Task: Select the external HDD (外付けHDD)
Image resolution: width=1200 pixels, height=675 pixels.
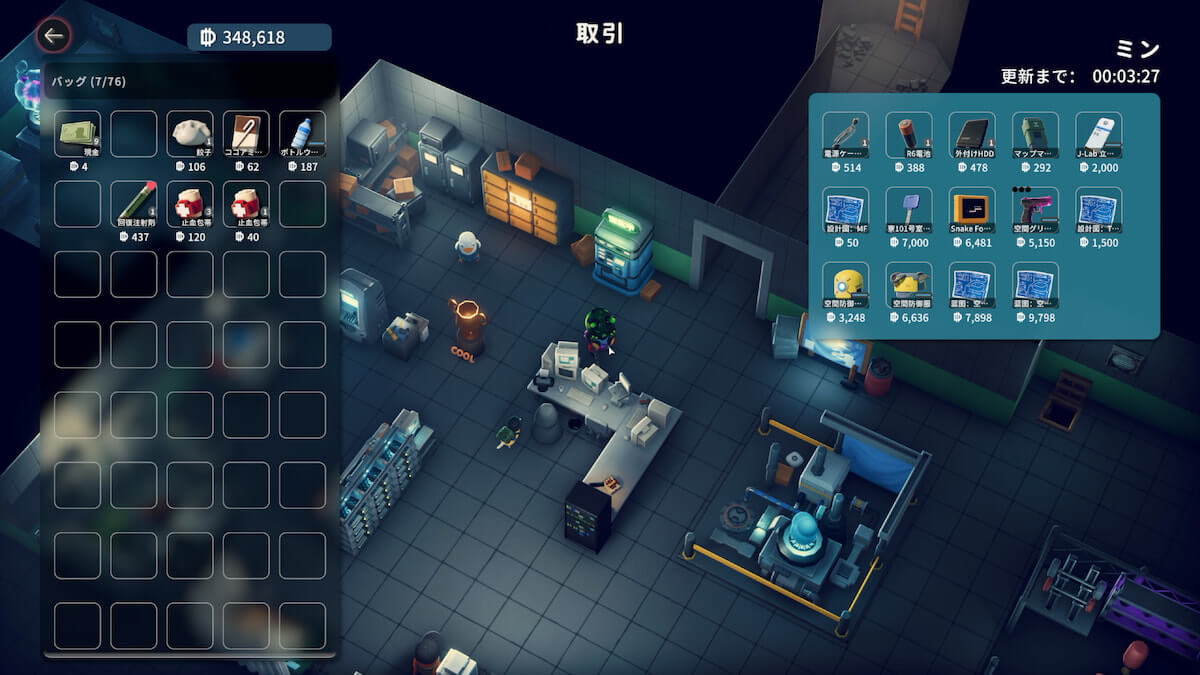Action: pyautogui.click(x=972, y=135)
